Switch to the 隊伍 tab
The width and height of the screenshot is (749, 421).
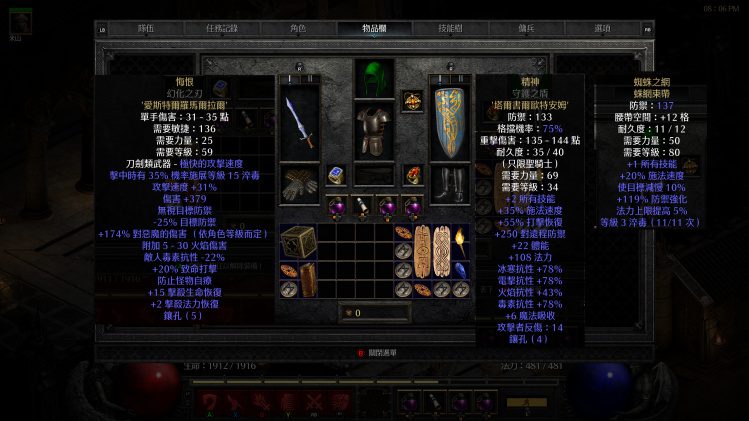click(145, 29)
